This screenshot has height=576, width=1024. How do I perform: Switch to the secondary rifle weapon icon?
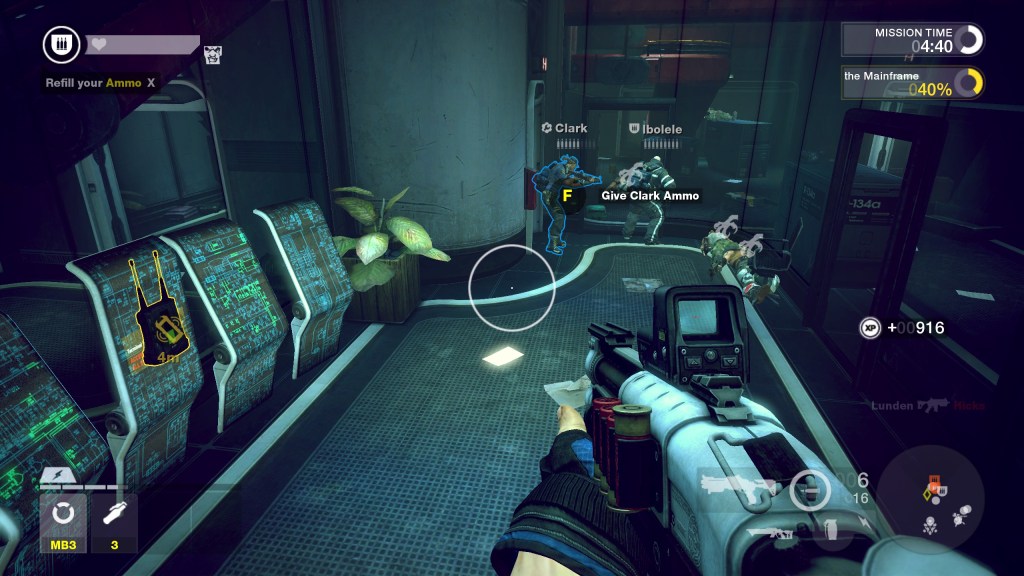pos(770,530)
